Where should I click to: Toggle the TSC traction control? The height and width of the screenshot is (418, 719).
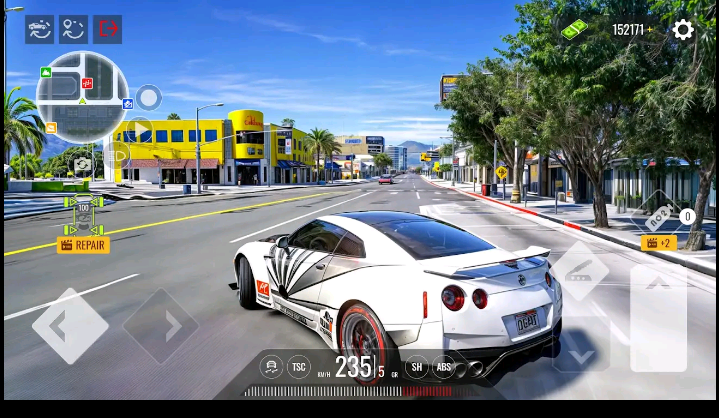point(299,367)
